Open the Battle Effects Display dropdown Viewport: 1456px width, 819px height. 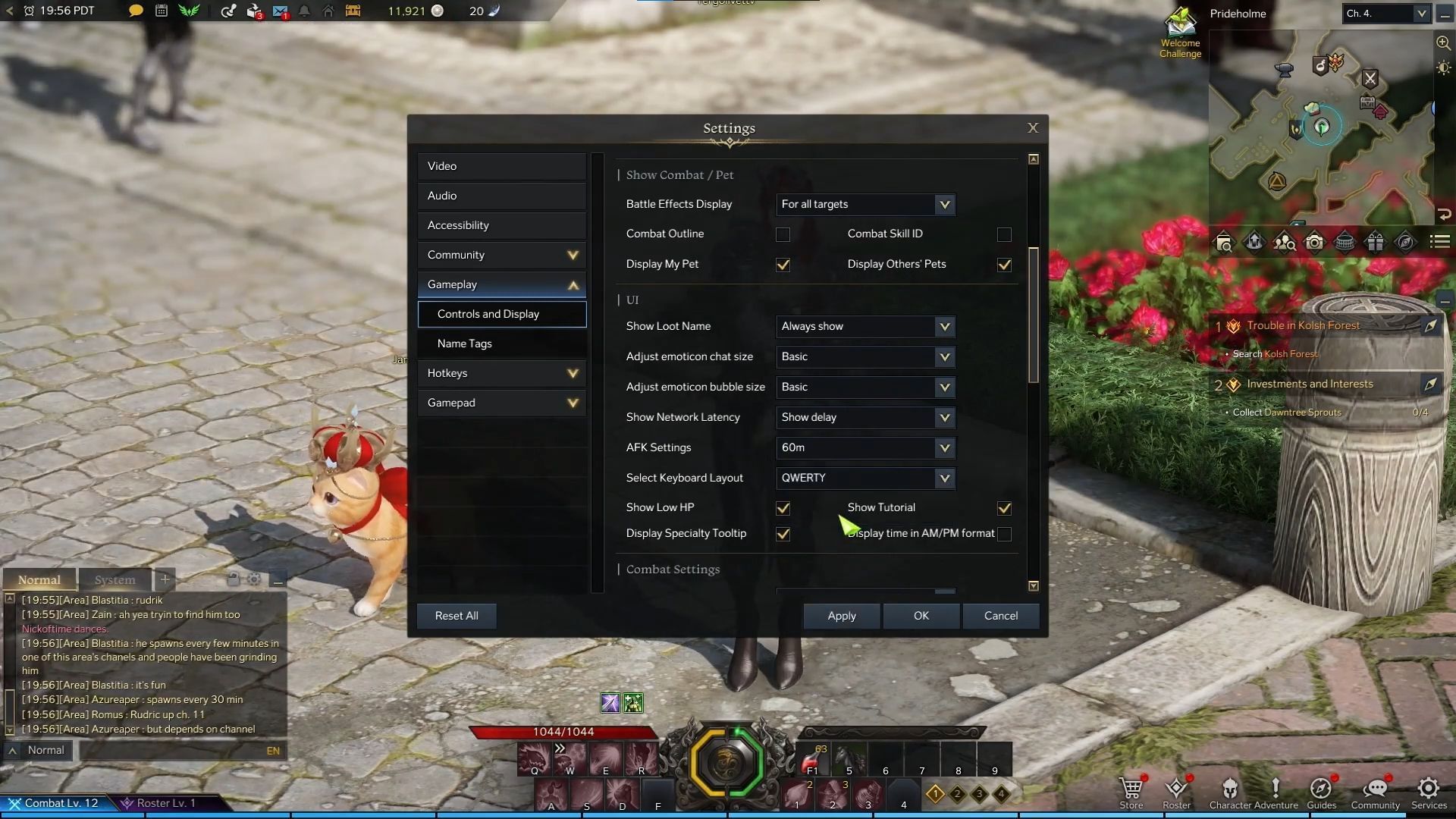pyautogui.click(x=865, y=204)
